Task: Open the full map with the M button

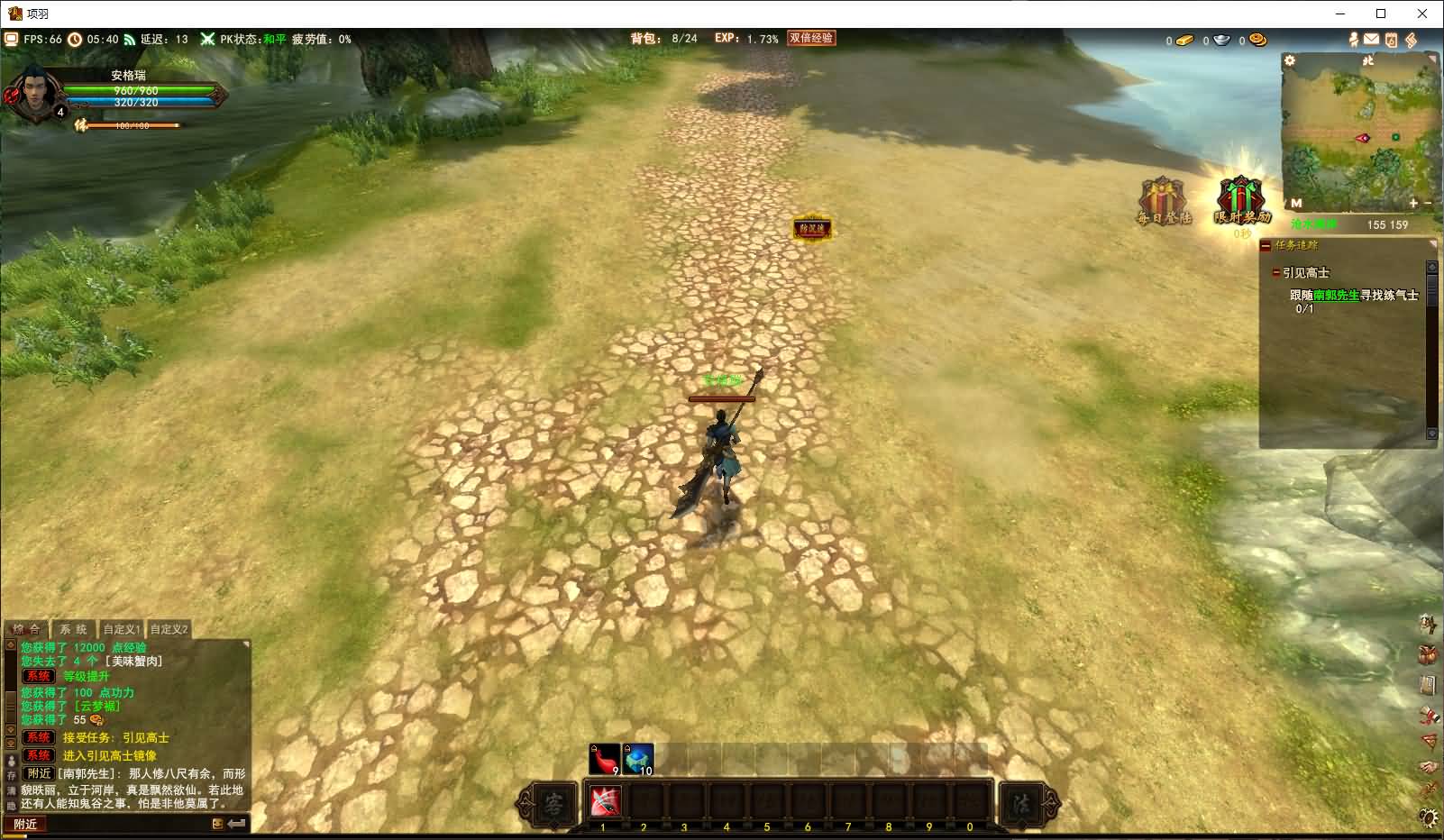Action: pyautogui.click(x=1296, y=204)
